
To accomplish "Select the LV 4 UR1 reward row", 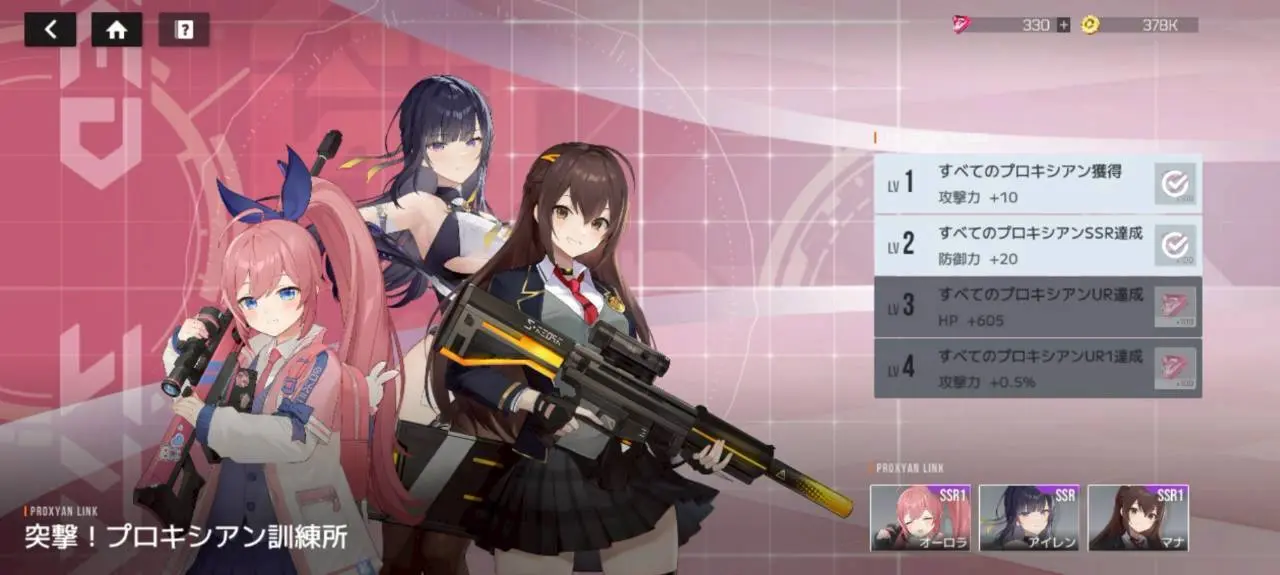I will 1037,368.
